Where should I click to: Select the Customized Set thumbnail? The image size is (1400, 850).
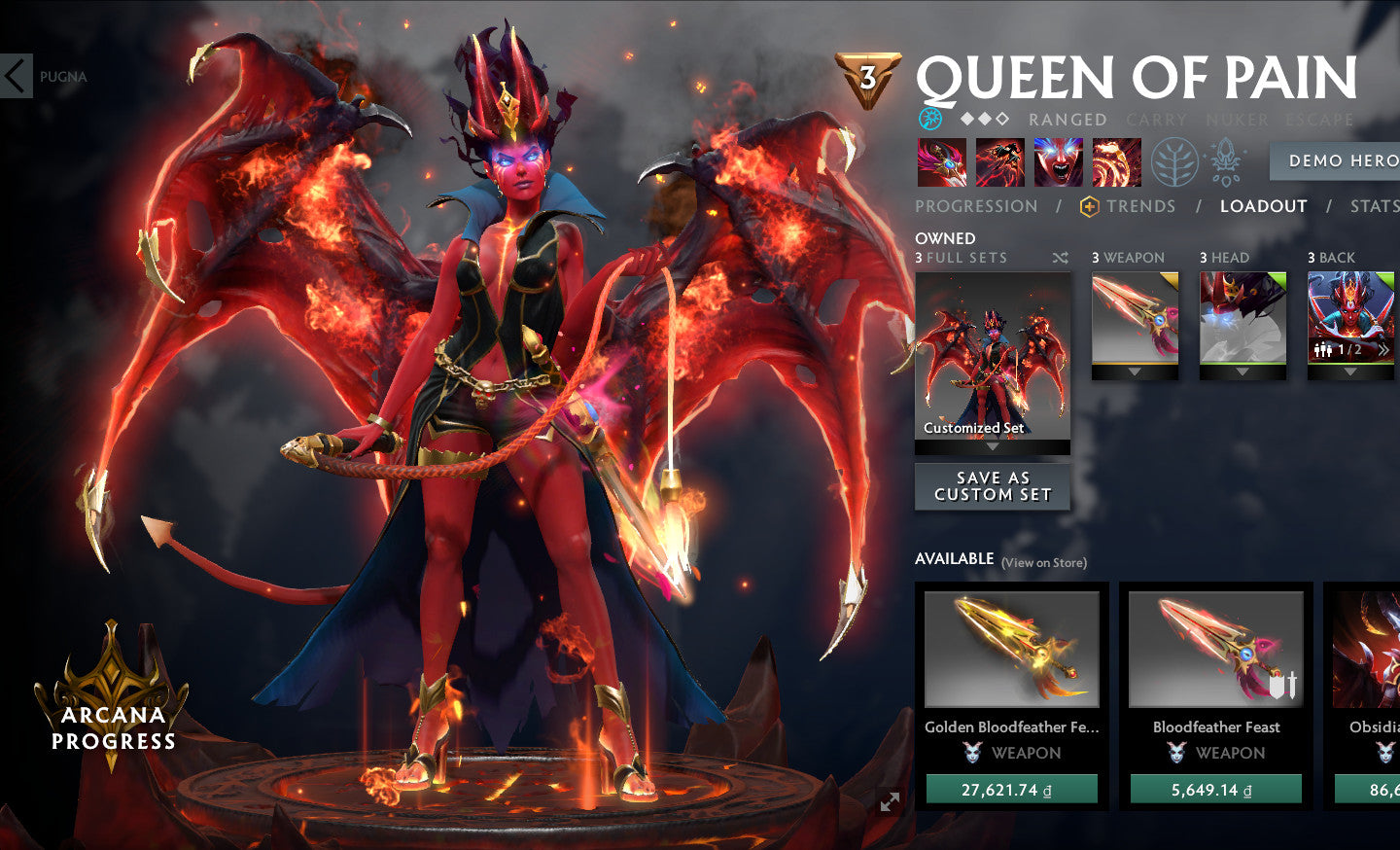[993, 356]
